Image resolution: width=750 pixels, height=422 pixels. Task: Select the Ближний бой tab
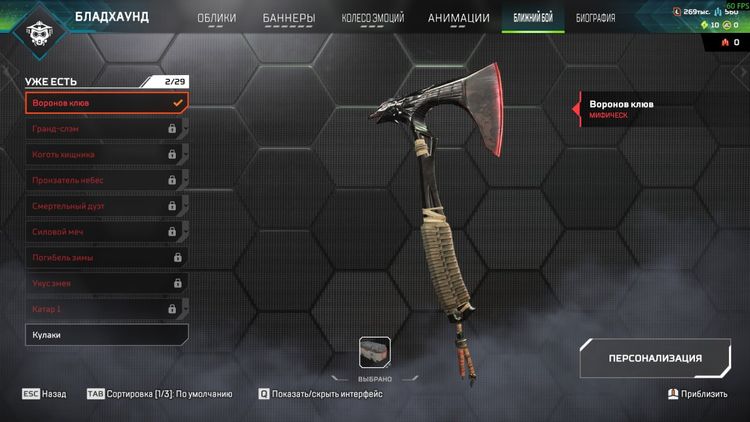[534, 18]
